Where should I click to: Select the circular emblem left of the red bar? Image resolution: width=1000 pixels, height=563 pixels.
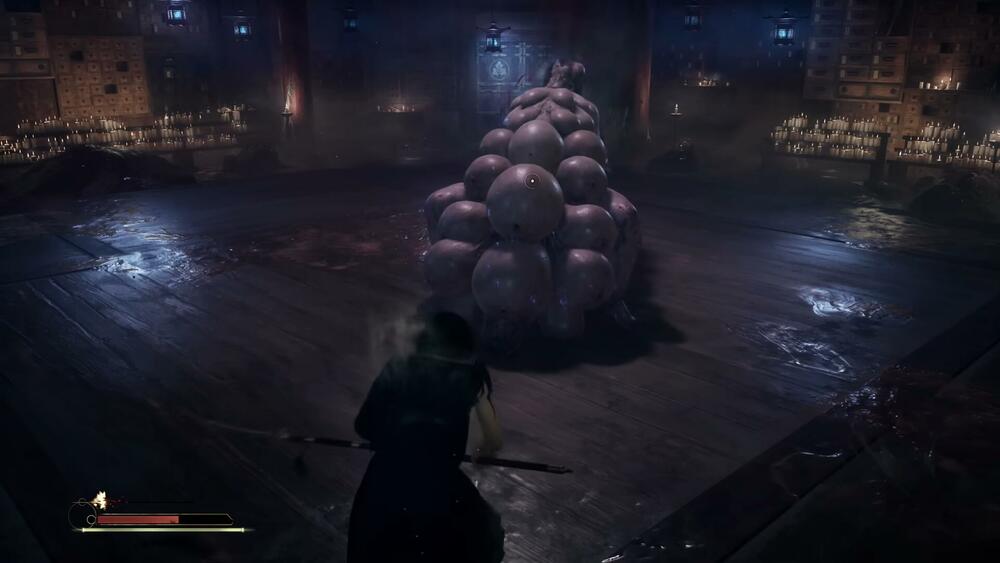(x=82, y=516)
